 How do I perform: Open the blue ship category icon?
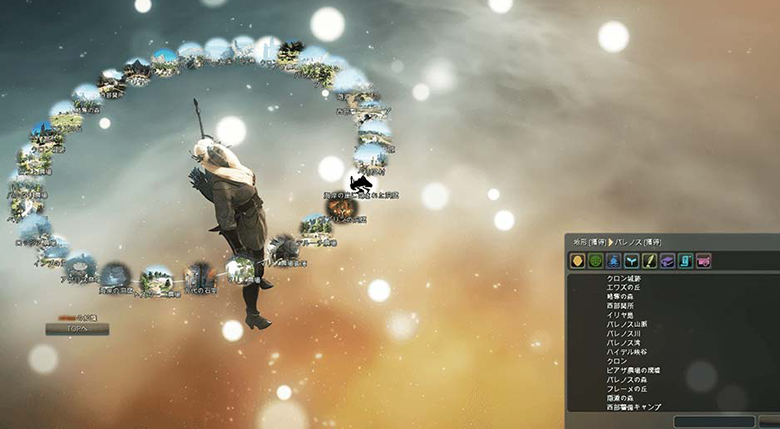click(x=613, y=261)
